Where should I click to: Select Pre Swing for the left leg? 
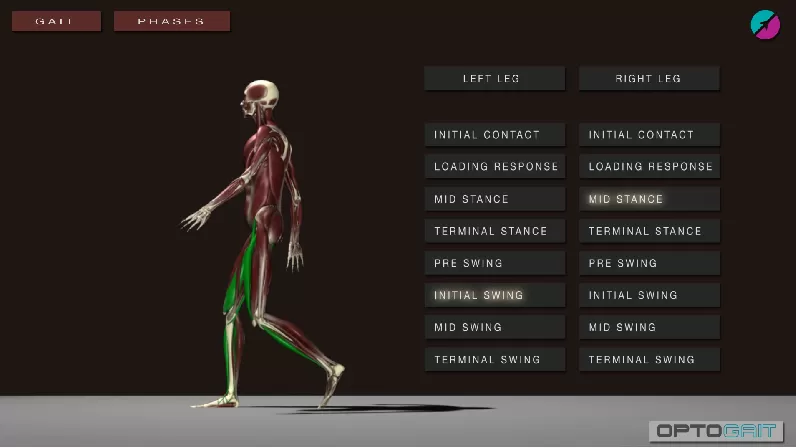point(494,263)
